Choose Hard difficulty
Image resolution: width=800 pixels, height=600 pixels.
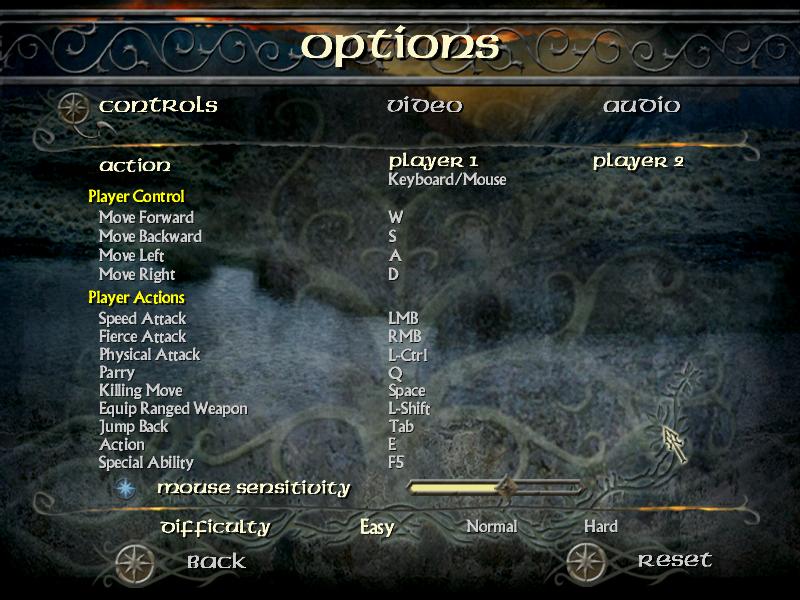pos(601,526)
